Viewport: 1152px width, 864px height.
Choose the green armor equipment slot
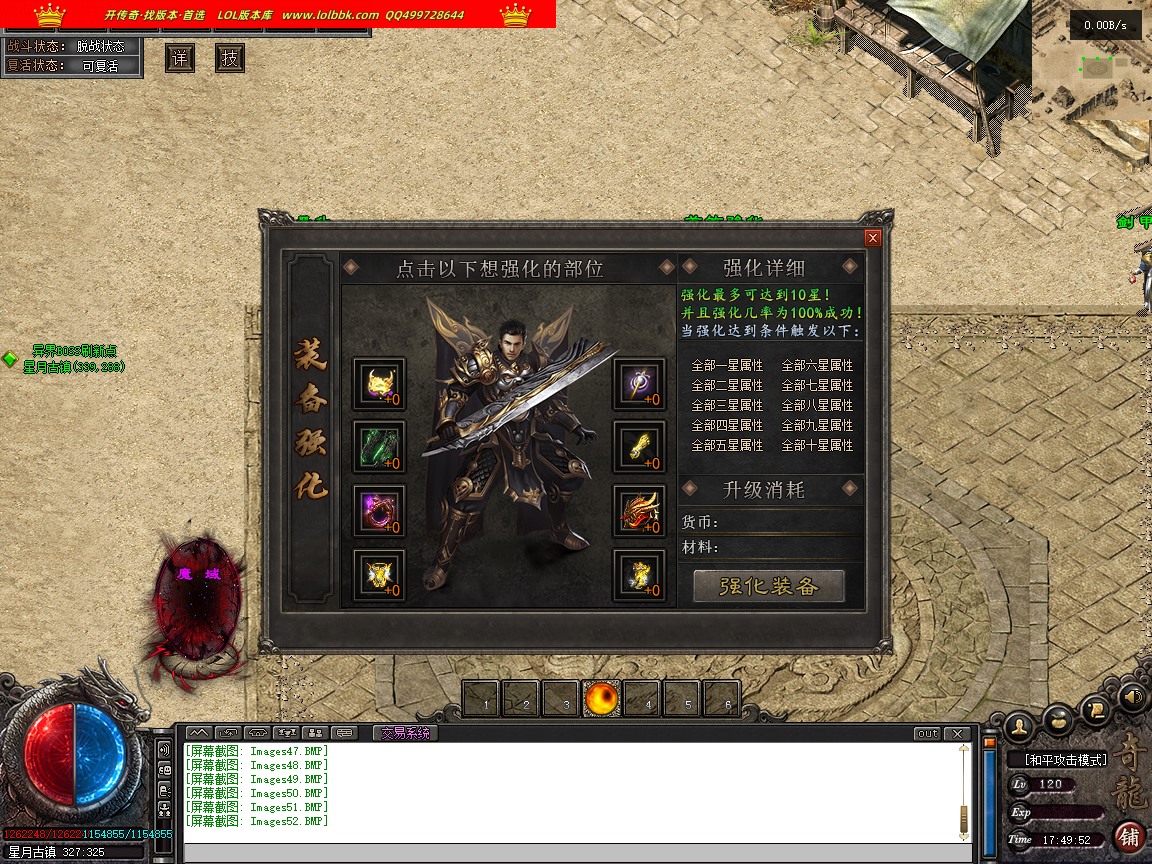[379, 448]
